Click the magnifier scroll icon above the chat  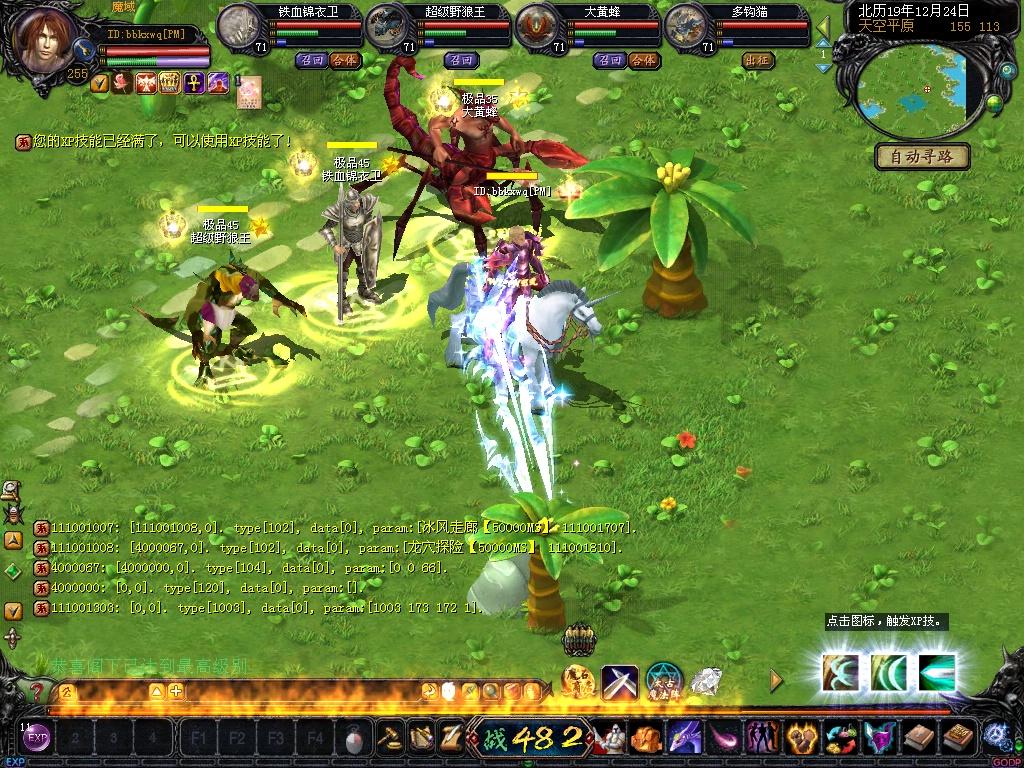(x=12, y=490)
